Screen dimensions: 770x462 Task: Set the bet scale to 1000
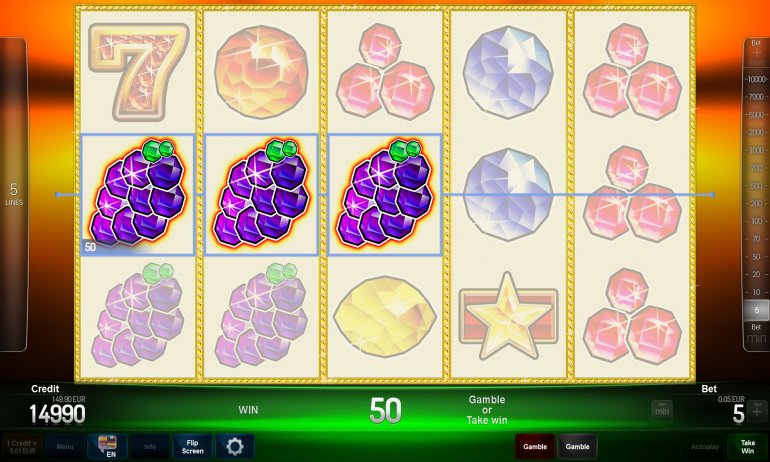[757, 148]
